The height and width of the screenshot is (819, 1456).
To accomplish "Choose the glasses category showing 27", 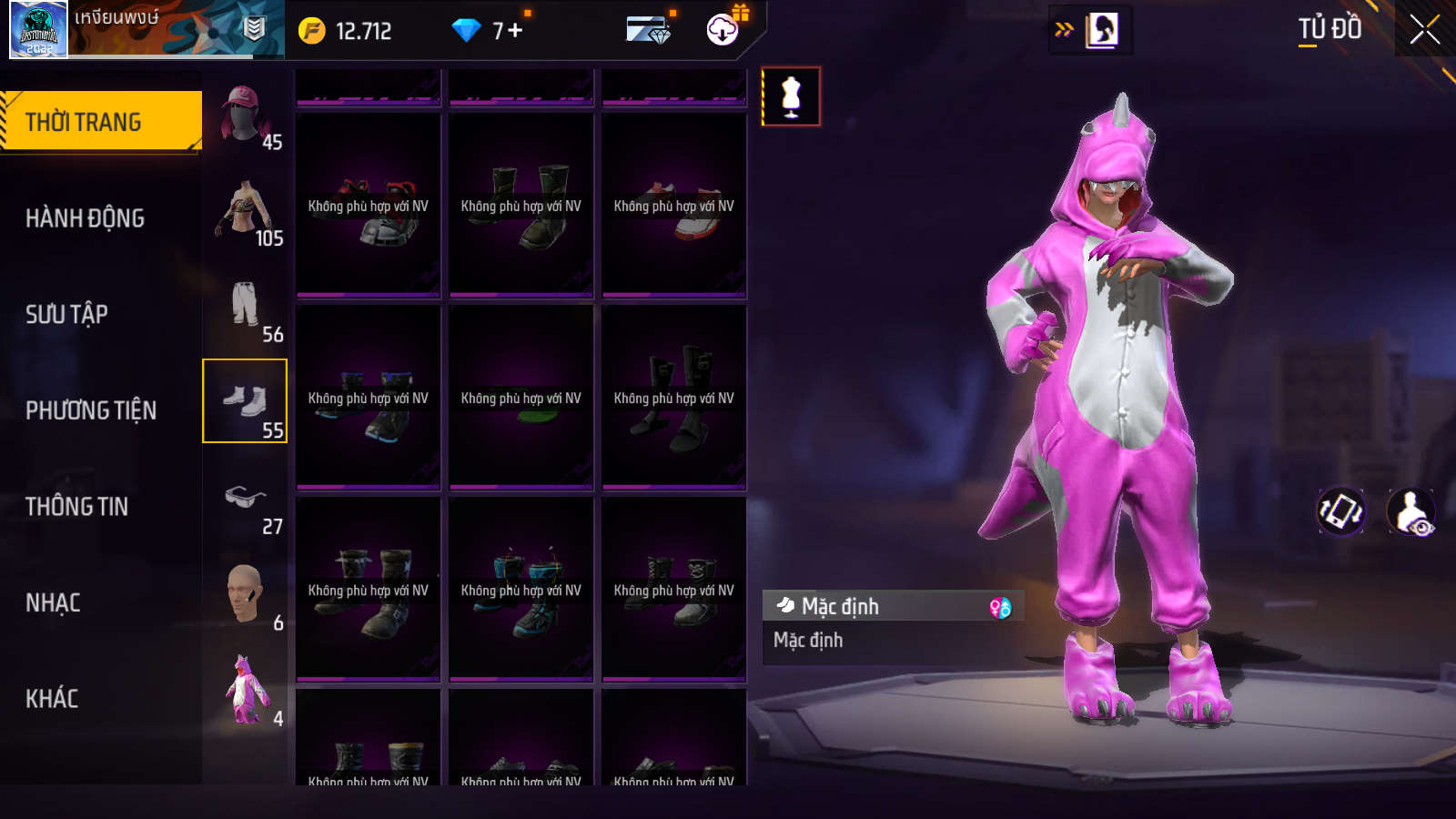I will pos(246,501).
